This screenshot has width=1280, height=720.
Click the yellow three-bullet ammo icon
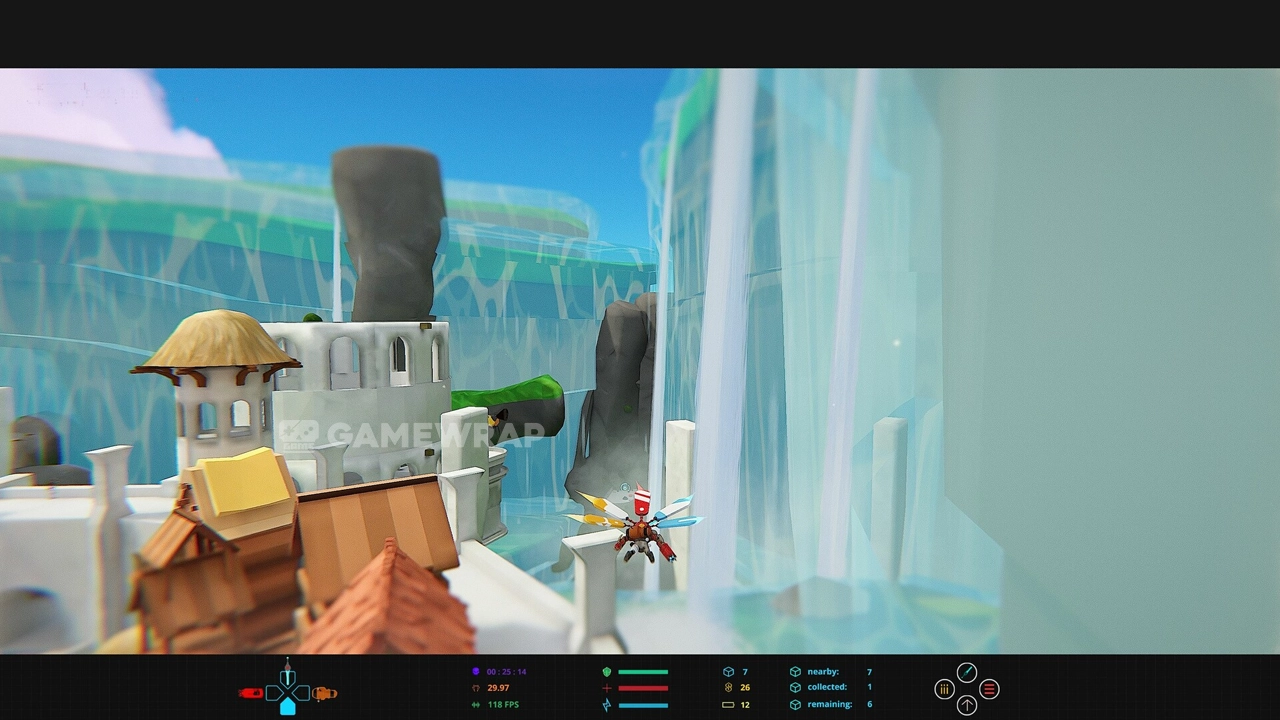(x=944, y=689)
